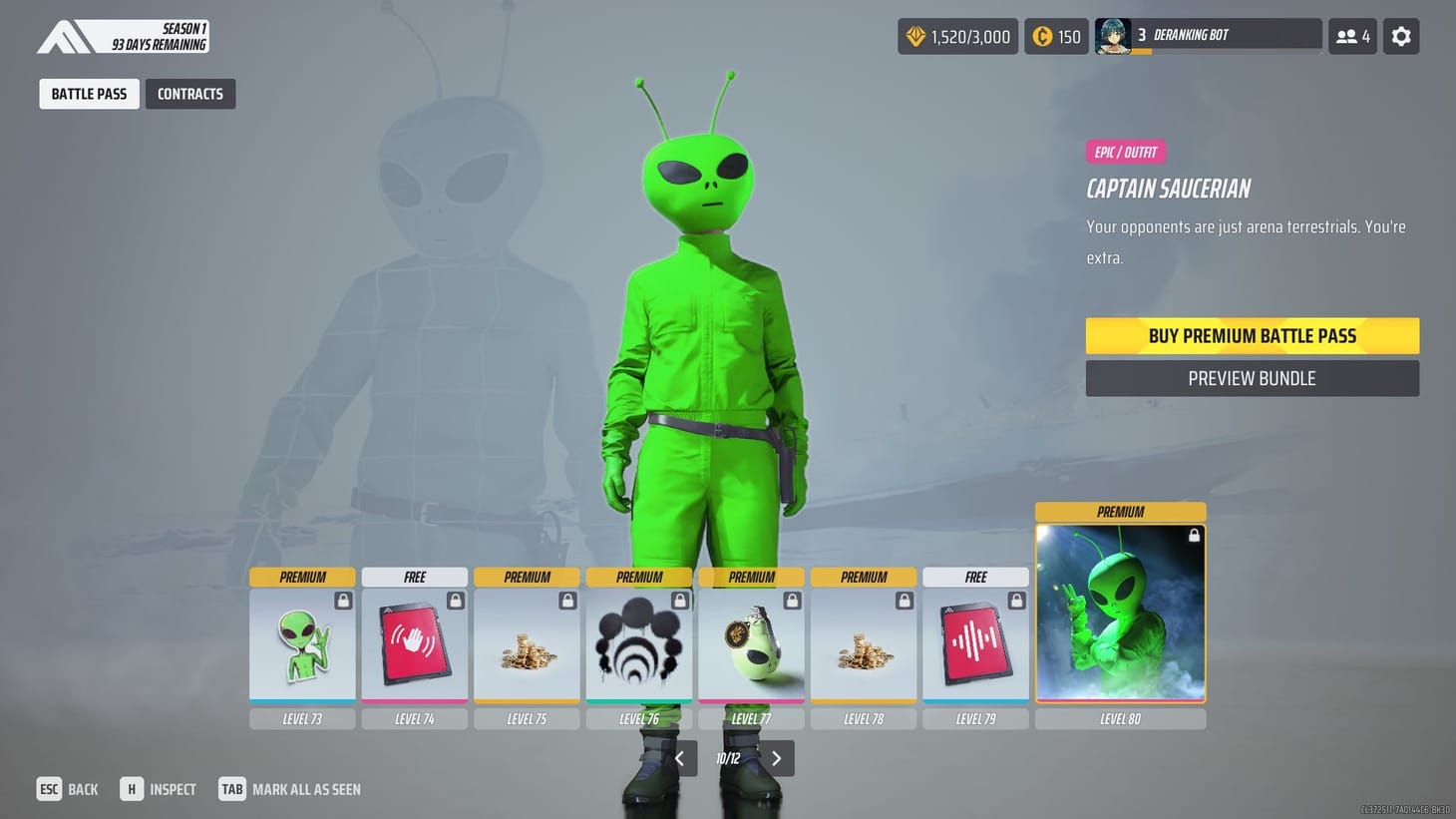Select the Level 80 Captain Saucerian outfit card
This screenshot has height=819, width=1456.
click(x=1120, y=614)
